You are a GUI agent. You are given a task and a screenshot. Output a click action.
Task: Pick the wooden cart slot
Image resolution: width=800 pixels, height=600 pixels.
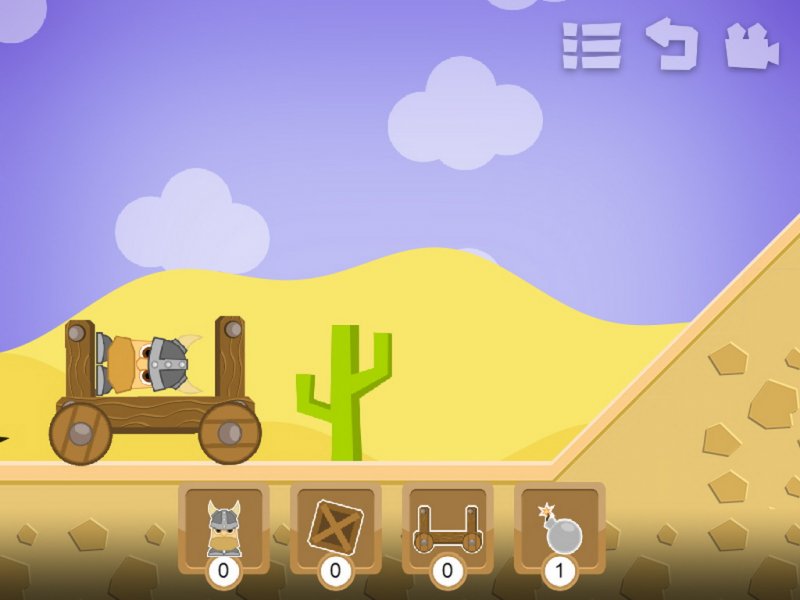pyautogui.click(x=447, y=529)
